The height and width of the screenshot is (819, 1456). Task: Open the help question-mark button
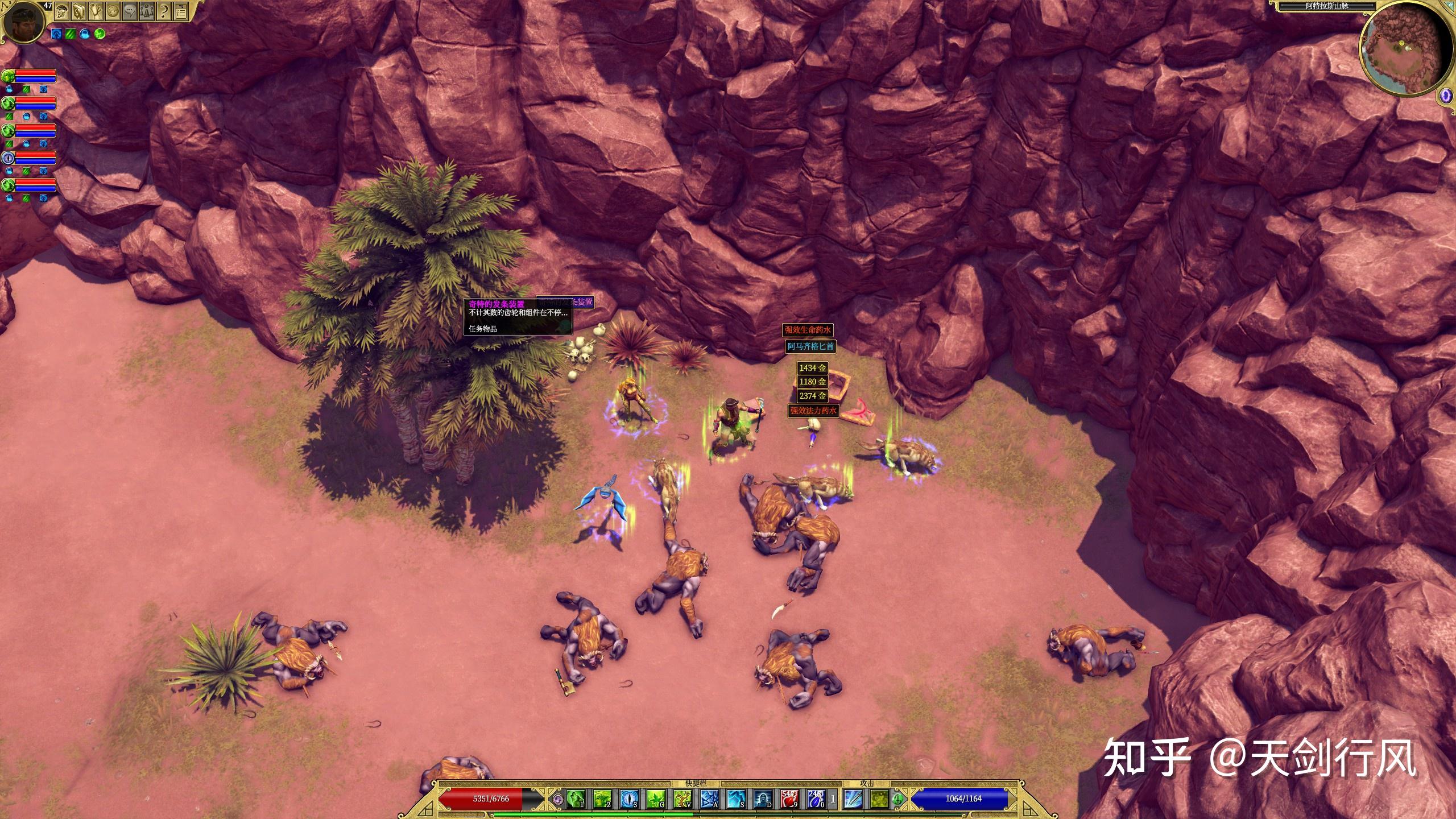click(x=164, y=10)
